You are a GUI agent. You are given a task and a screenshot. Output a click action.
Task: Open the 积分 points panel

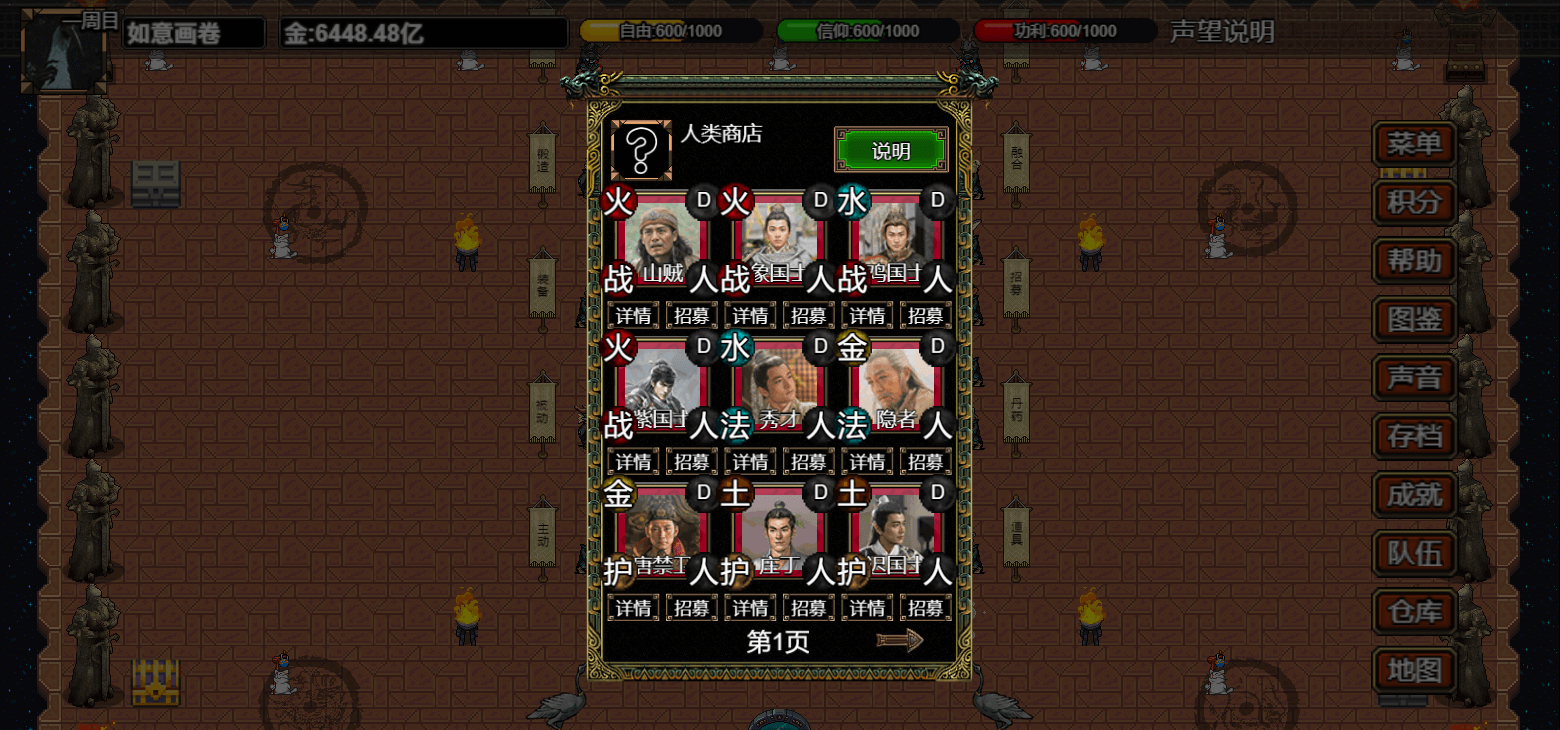click(1414, 203)
